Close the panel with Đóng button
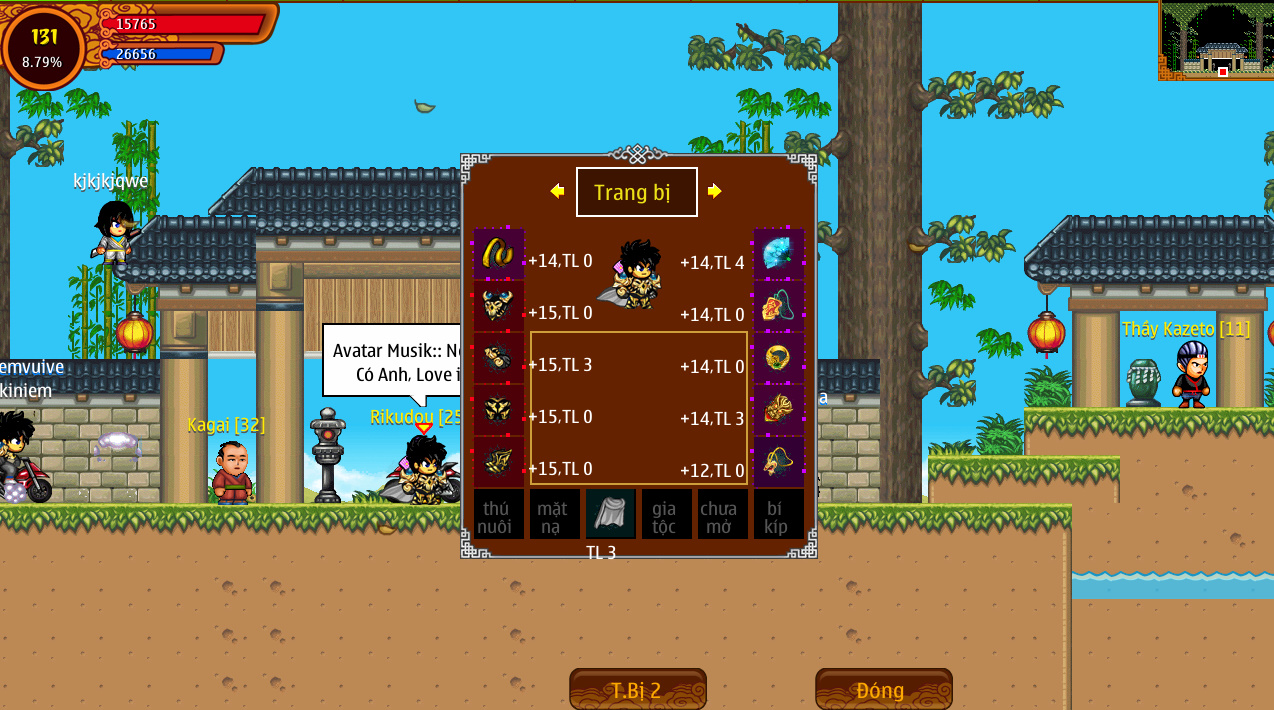The height and width of the screenshot is (710, 1274). tap(883, 690)
